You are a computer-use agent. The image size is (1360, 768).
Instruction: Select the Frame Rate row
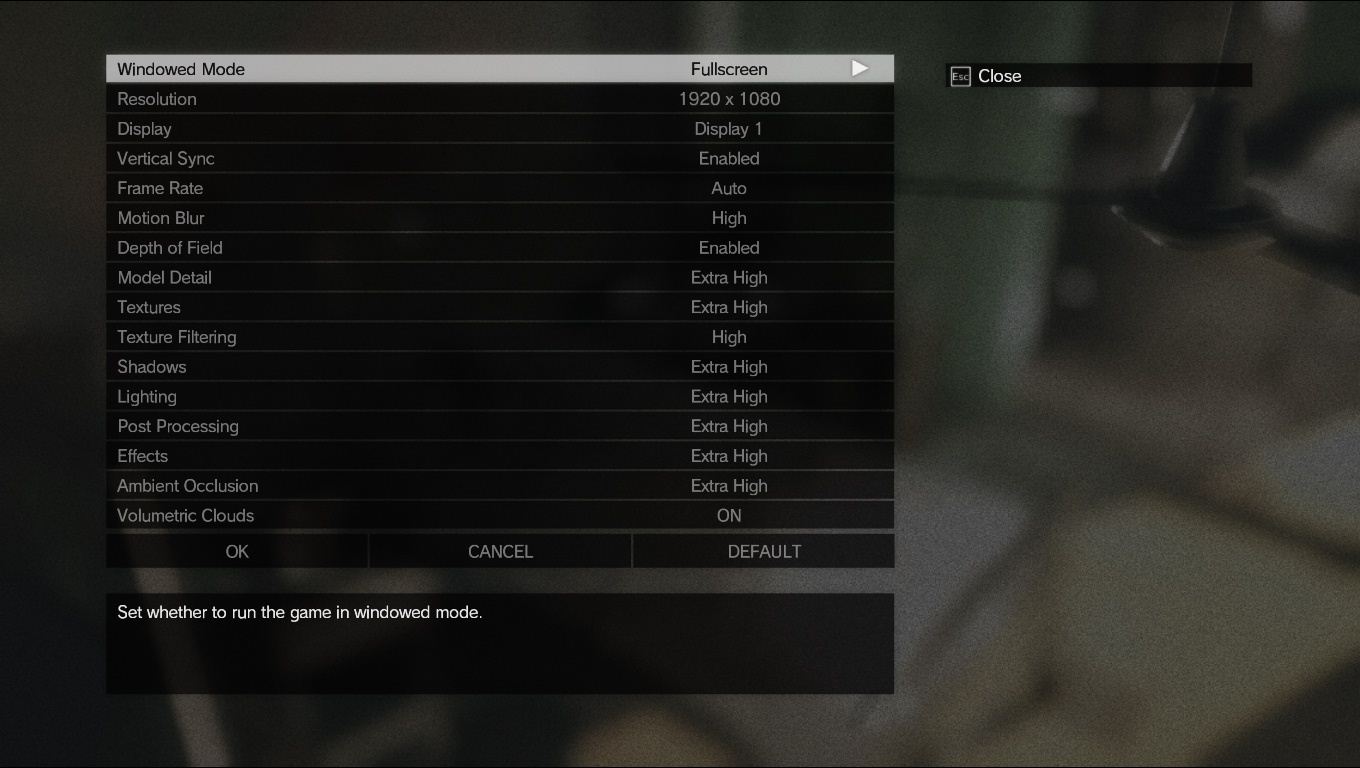coord(500,188)
